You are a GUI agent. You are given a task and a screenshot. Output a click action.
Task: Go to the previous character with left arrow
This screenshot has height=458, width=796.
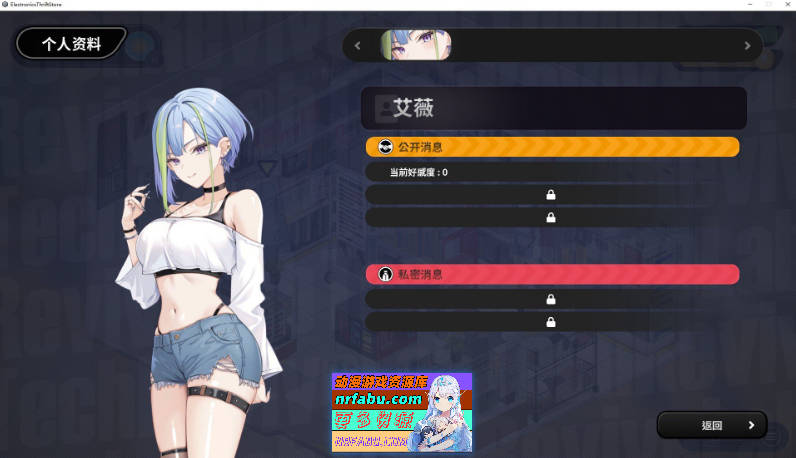tap(358, 45)
